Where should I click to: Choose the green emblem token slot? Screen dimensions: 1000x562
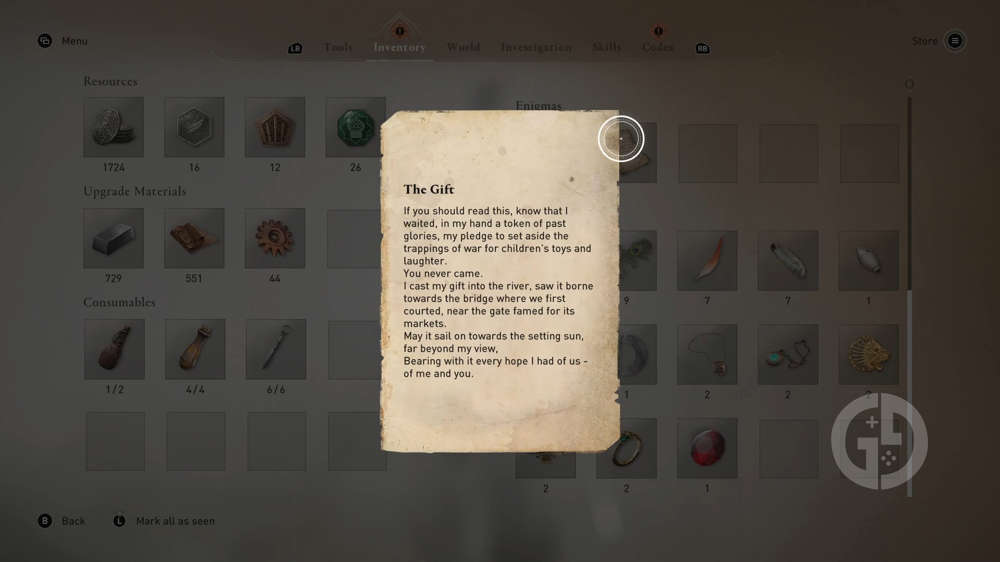355,127
